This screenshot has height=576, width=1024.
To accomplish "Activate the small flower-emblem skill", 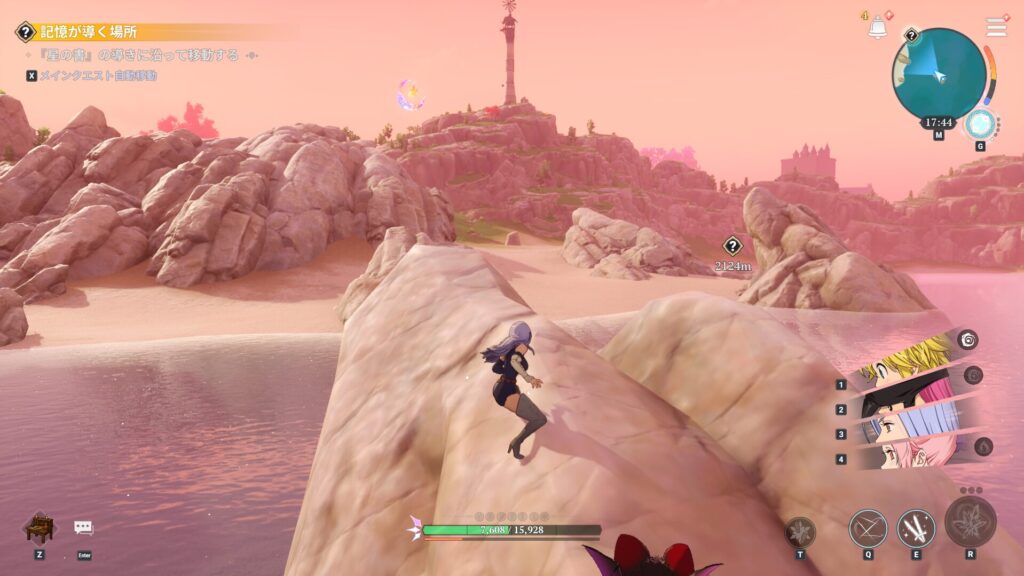I will point(800,531).
